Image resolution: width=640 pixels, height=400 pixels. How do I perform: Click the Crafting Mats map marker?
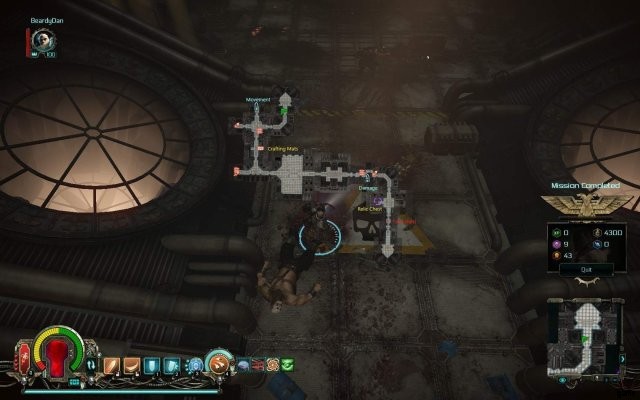pyautogui.click(x=282, y=149)
